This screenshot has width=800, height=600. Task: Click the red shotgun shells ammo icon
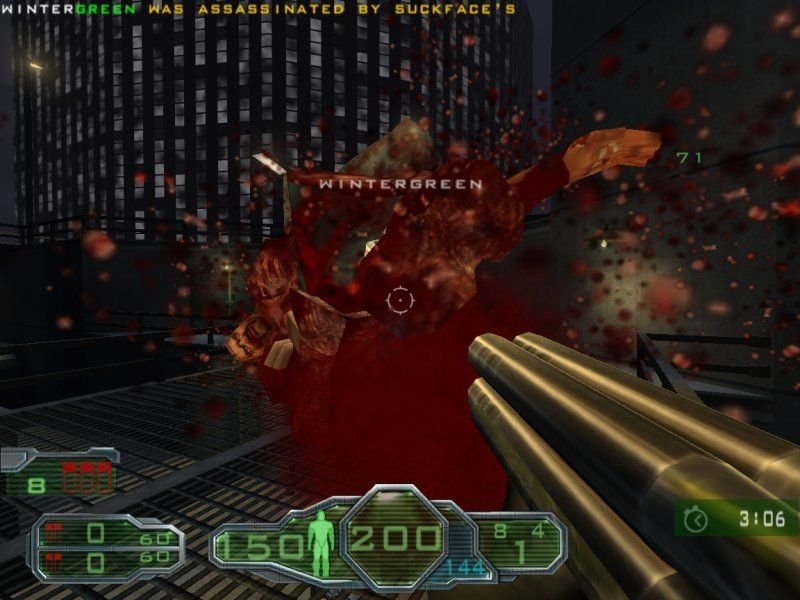coord(88,478)
